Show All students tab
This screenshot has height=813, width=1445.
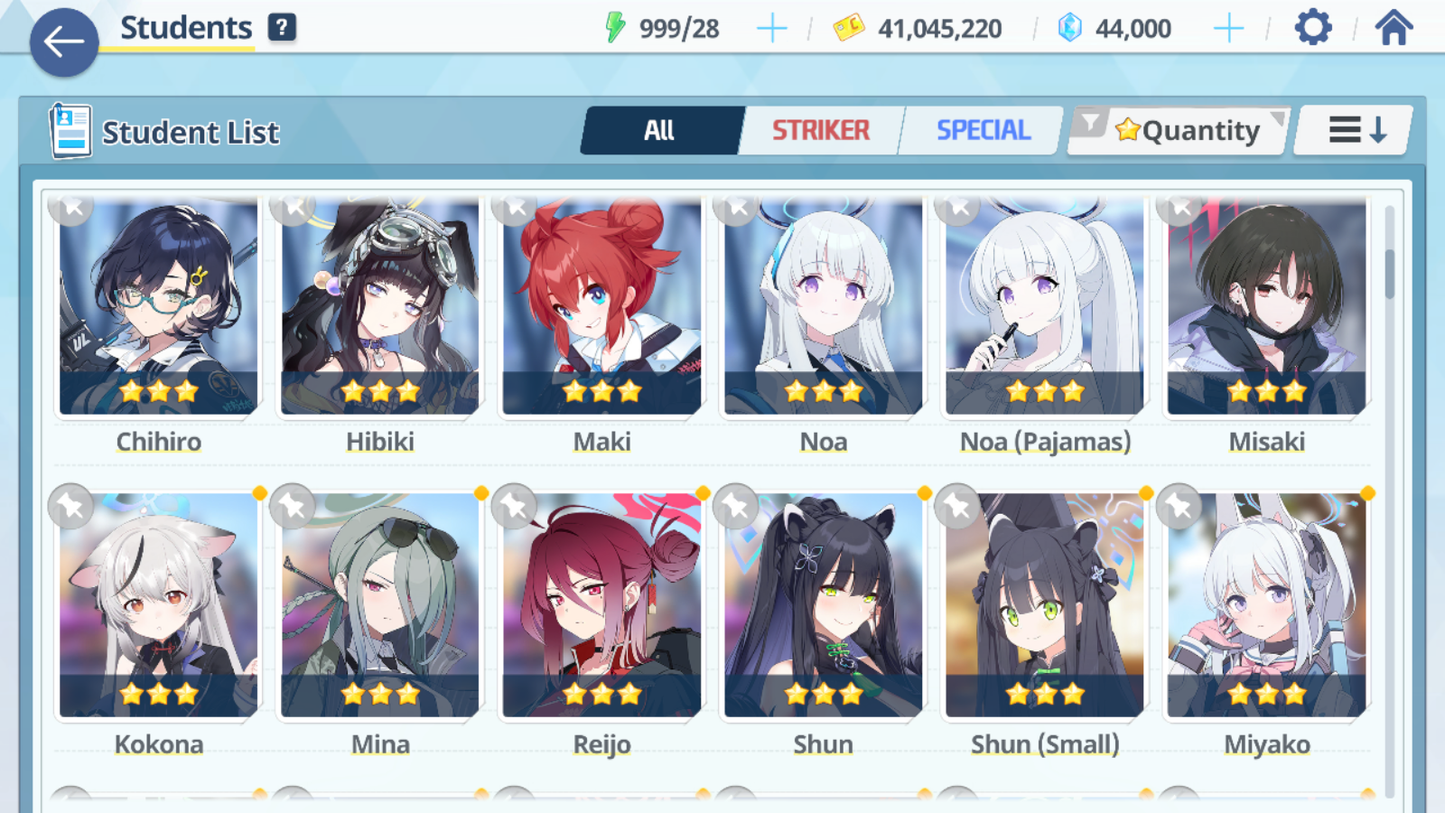click(660, 130)
